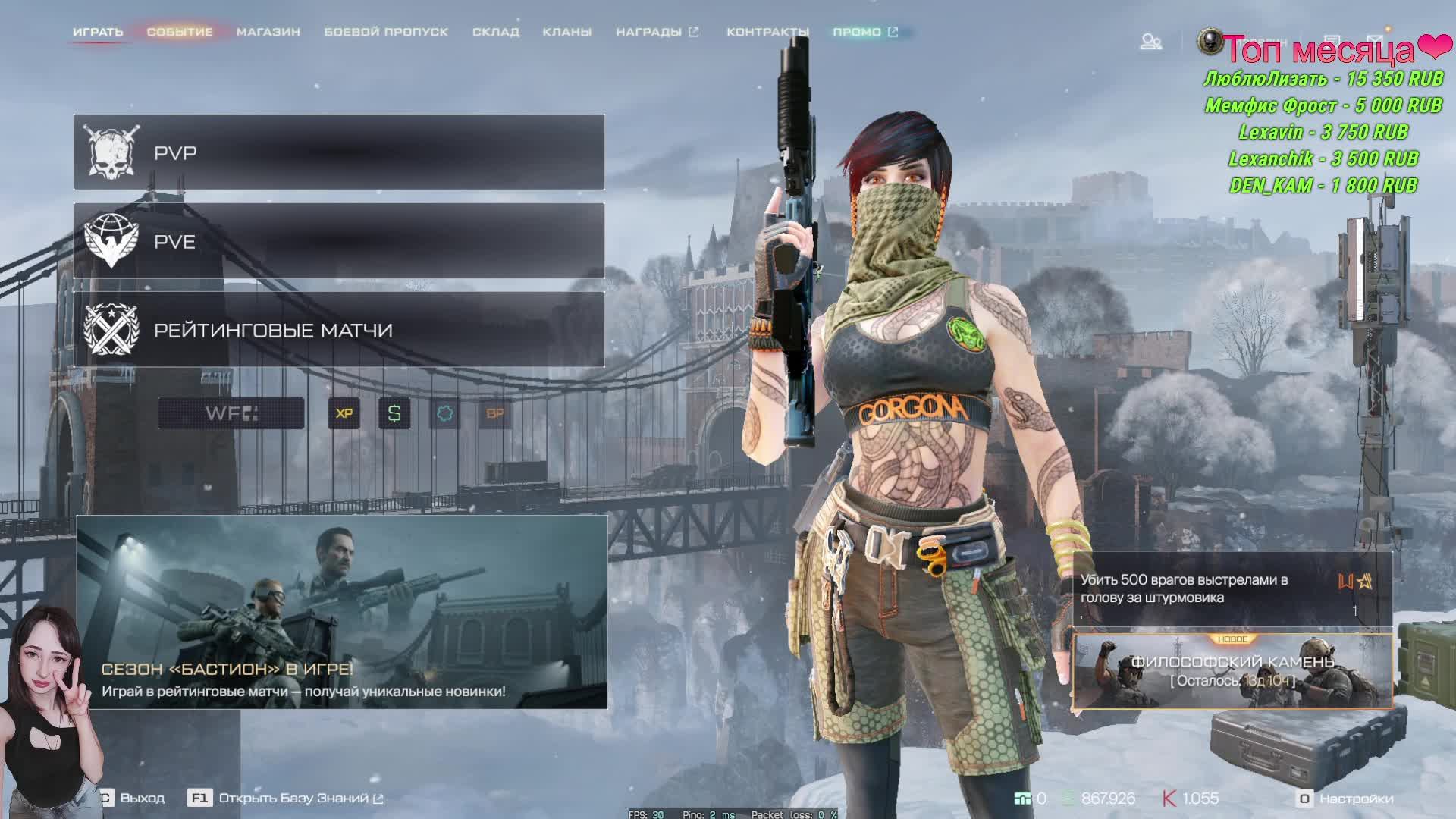Switch to the СКЛАД inventory tab
Image resolution: width=1456 pixels, height=819 pixels.
point(496,32)
